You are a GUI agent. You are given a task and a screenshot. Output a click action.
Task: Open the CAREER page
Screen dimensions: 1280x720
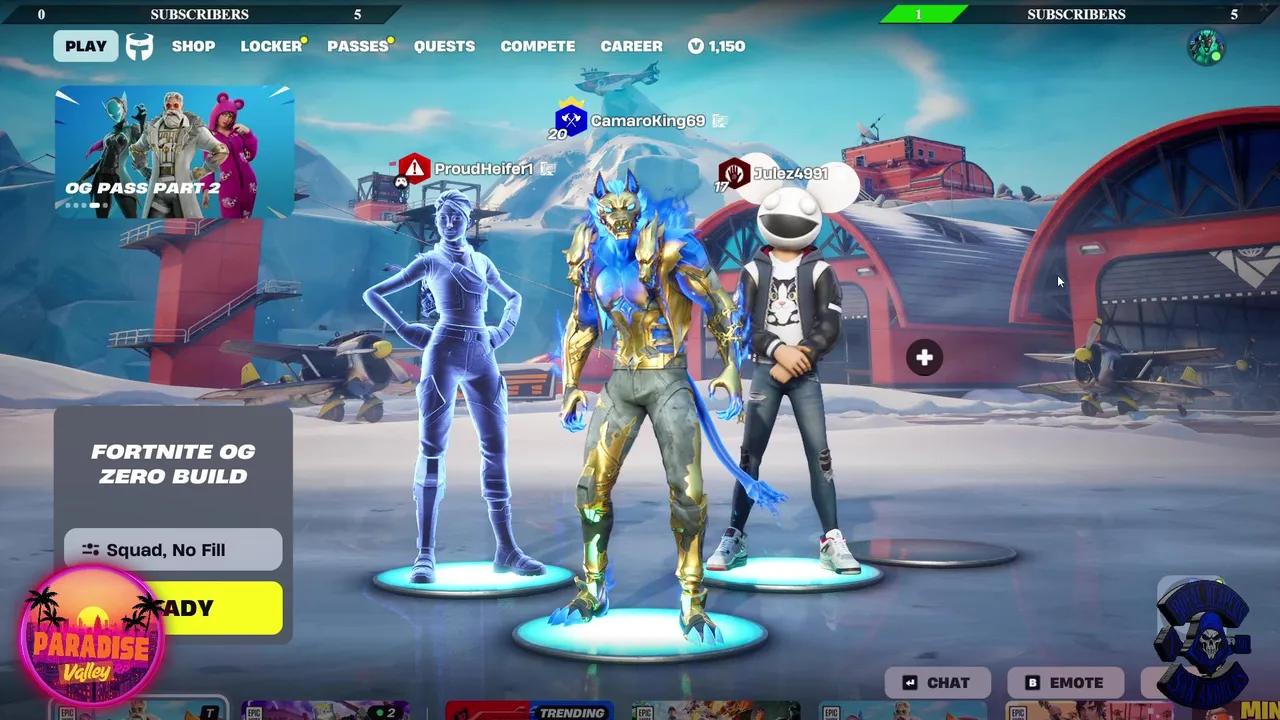click(631, 46)
